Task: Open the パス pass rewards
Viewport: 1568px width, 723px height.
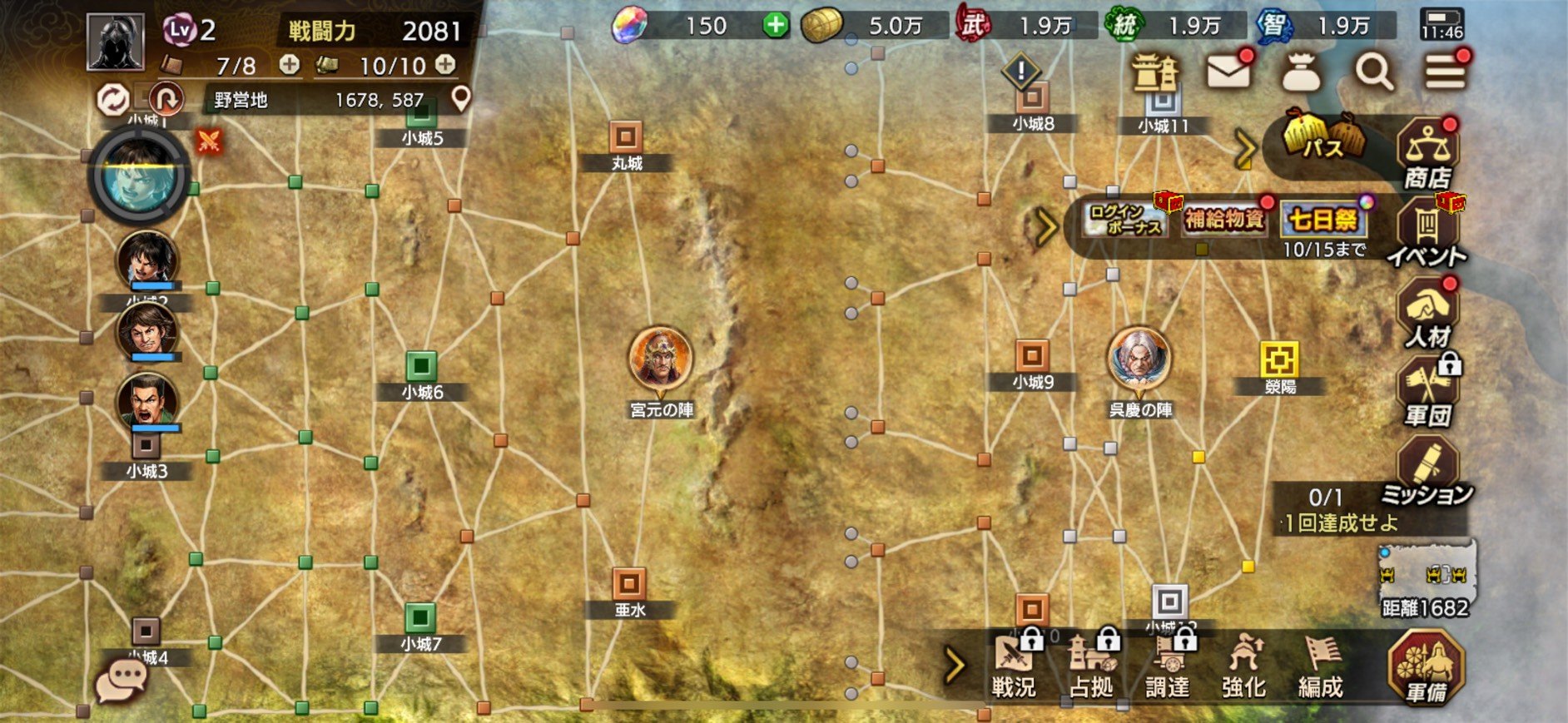Action: pyautogui.click(x=1322, y=139)
